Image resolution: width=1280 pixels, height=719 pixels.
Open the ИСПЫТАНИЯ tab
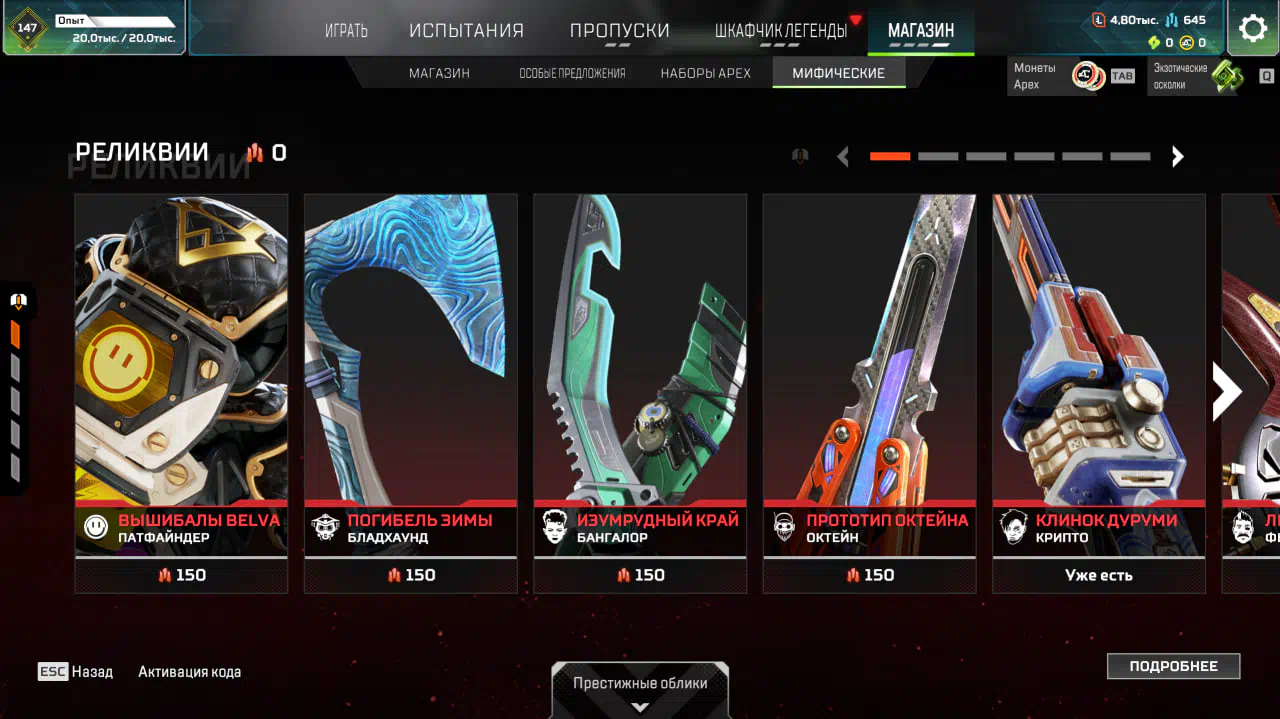point(466,31)
